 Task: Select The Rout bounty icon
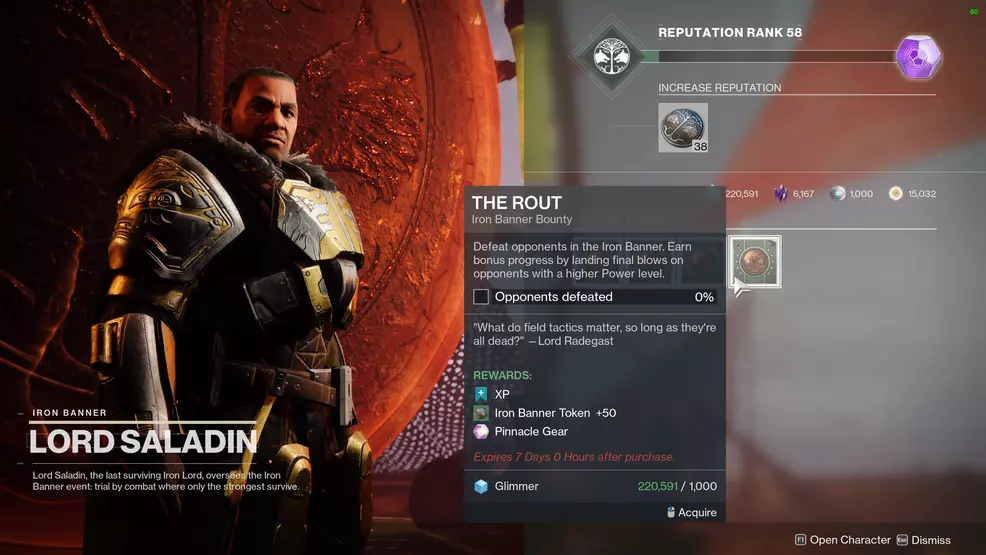pos(755,261)
